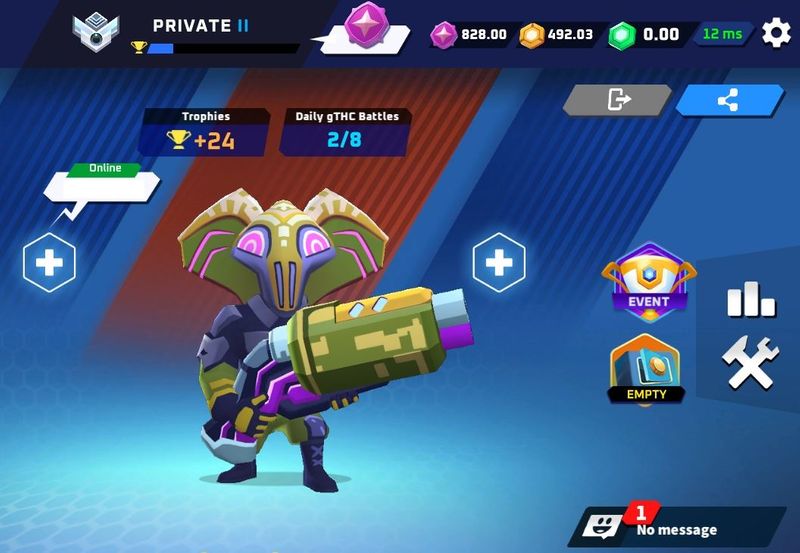Open the Trophies panel
800x553 pixels.
click(x=205, y=133)
